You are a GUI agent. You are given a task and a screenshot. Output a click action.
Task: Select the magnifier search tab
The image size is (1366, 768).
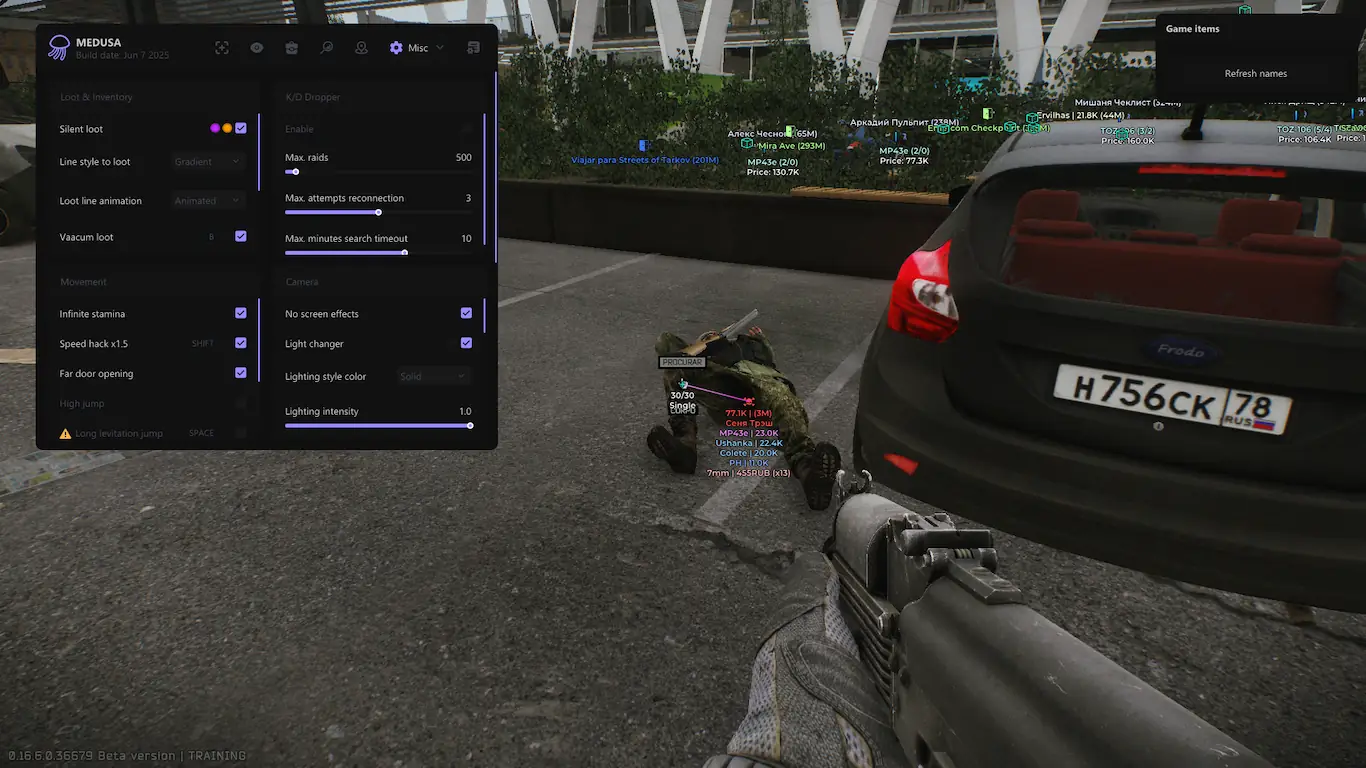[326, 48]
